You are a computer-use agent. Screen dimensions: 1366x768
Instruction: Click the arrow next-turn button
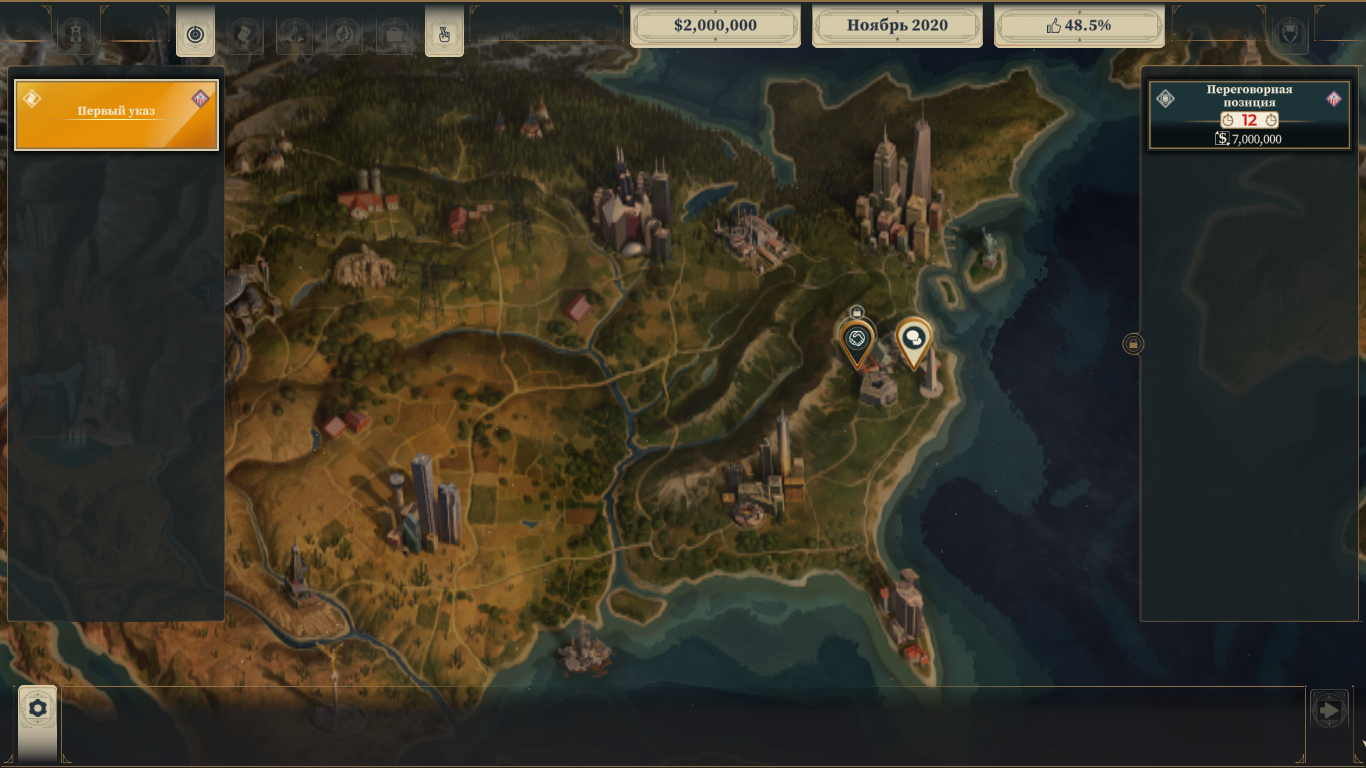click(x=1329, y=711)
